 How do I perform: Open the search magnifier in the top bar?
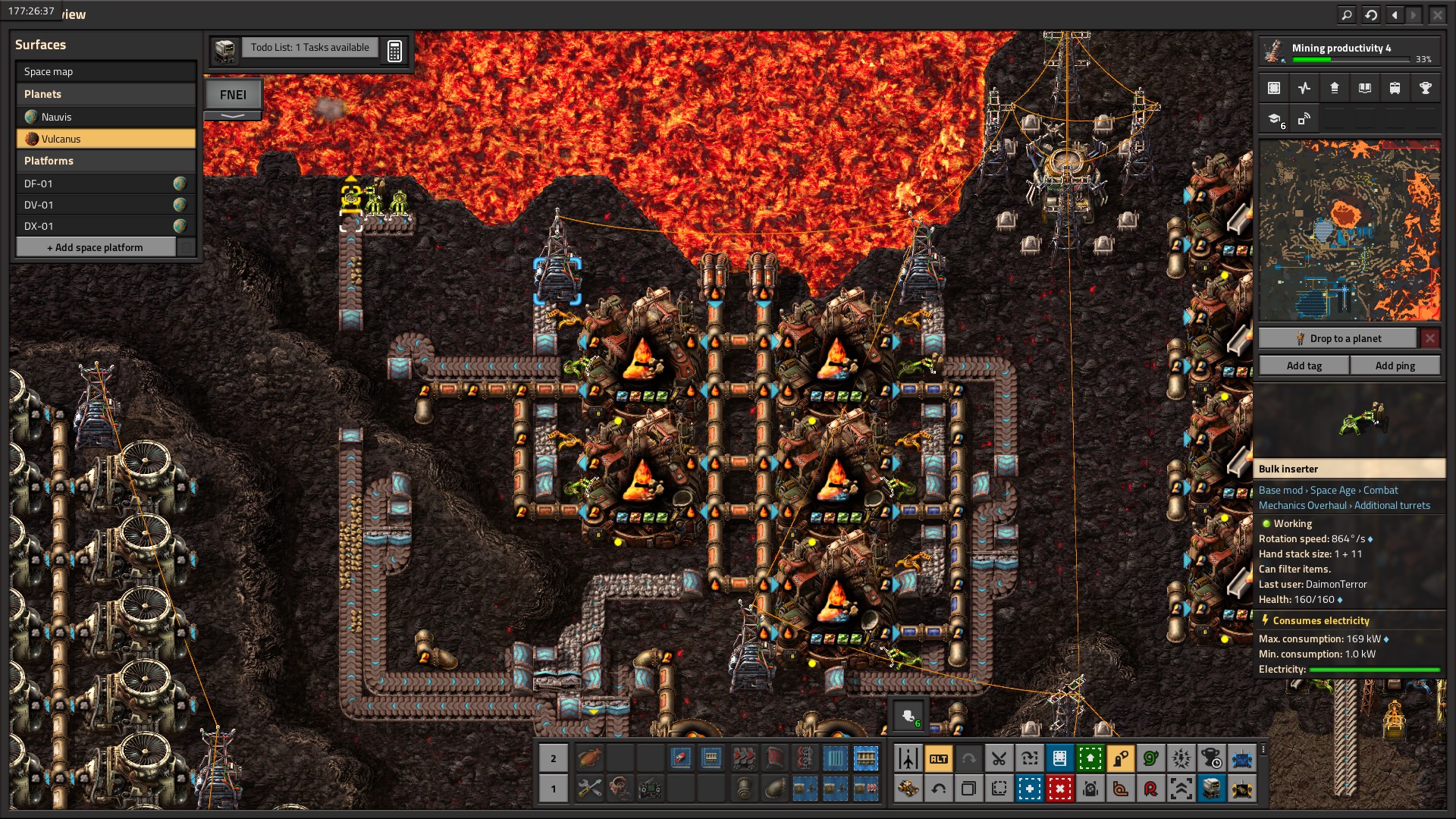click(1347, 14)
